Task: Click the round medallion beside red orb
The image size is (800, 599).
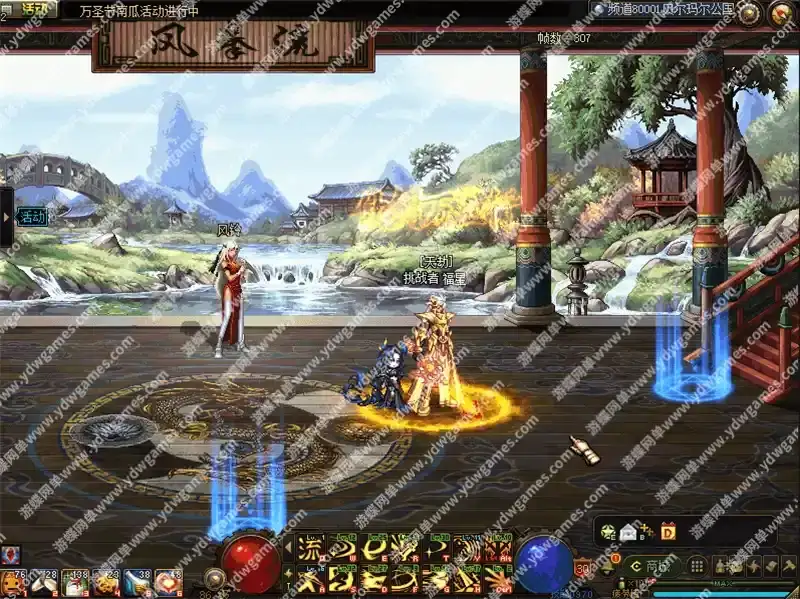Action: [x=213, y=577]
